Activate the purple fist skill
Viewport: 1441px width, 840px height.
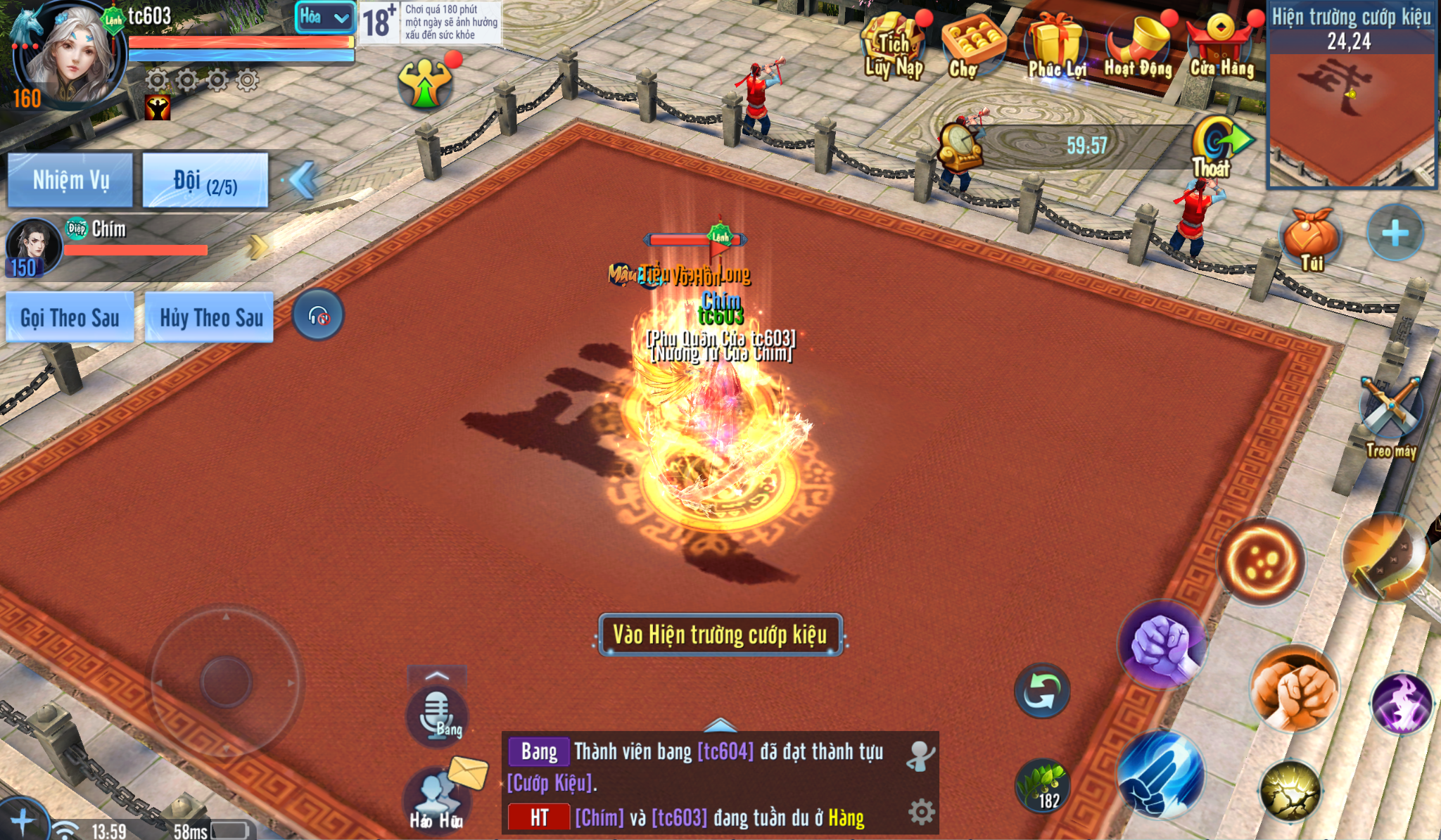coord(1162,644)
